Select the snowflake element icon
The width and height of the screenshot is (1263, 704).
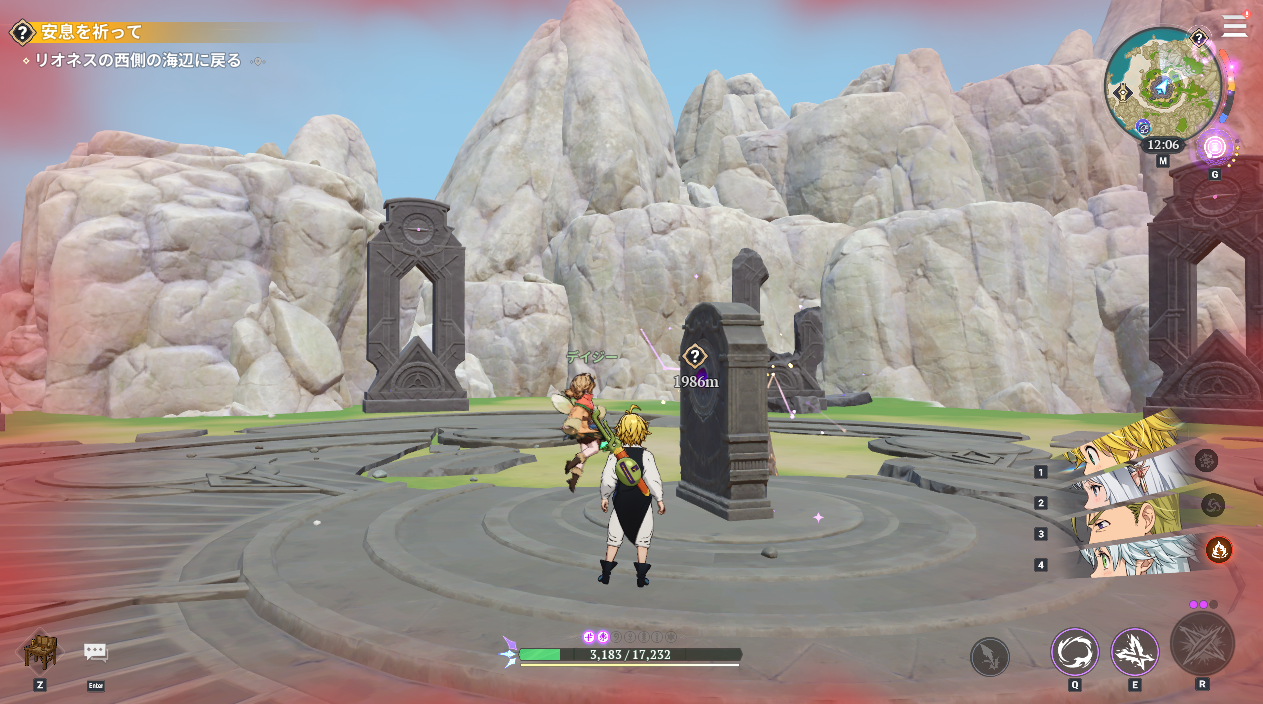click(x=1206, y=460)
